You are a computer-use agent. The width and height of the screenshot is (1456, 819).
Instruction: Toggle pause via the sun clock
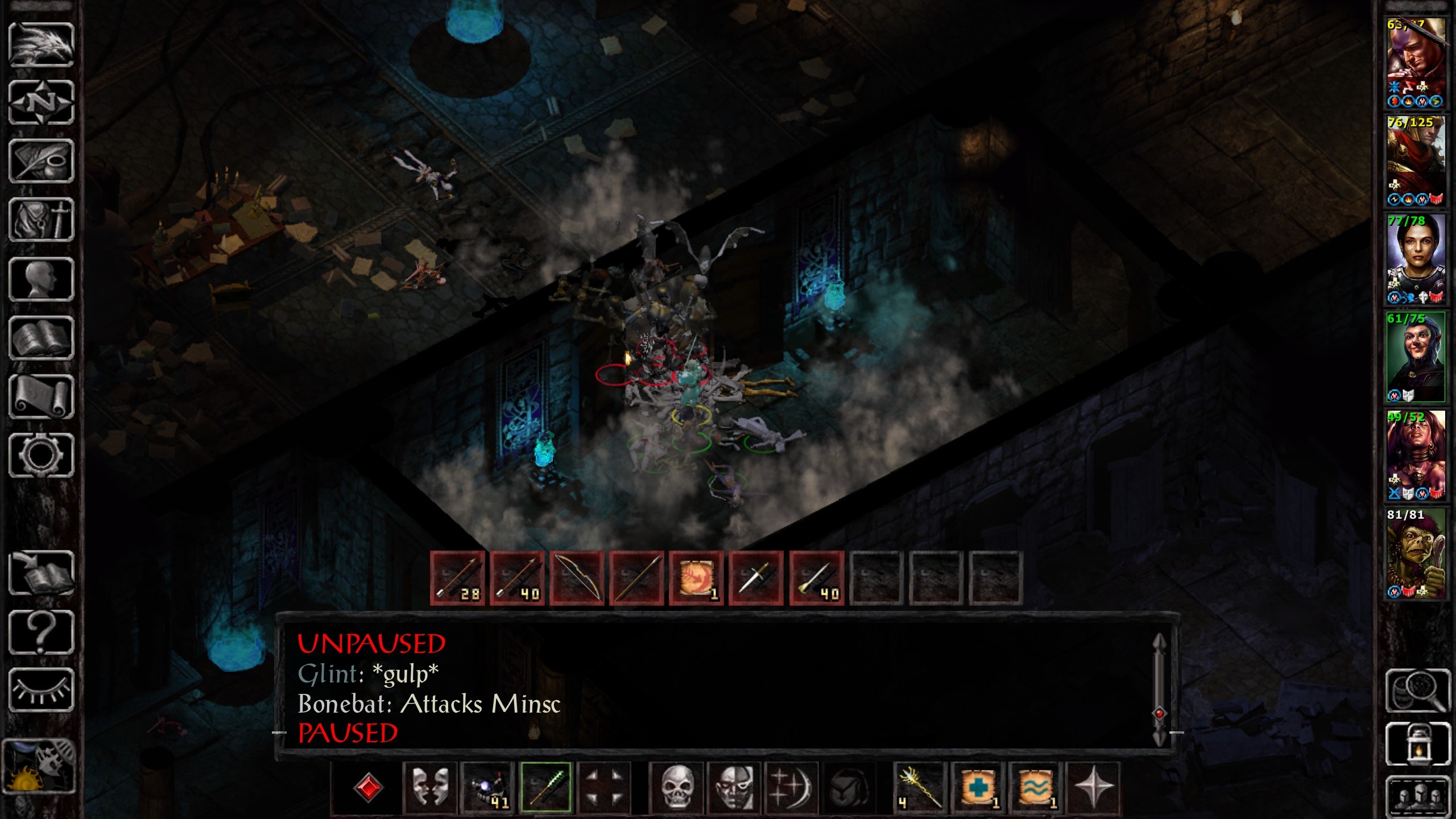[39, 766]
